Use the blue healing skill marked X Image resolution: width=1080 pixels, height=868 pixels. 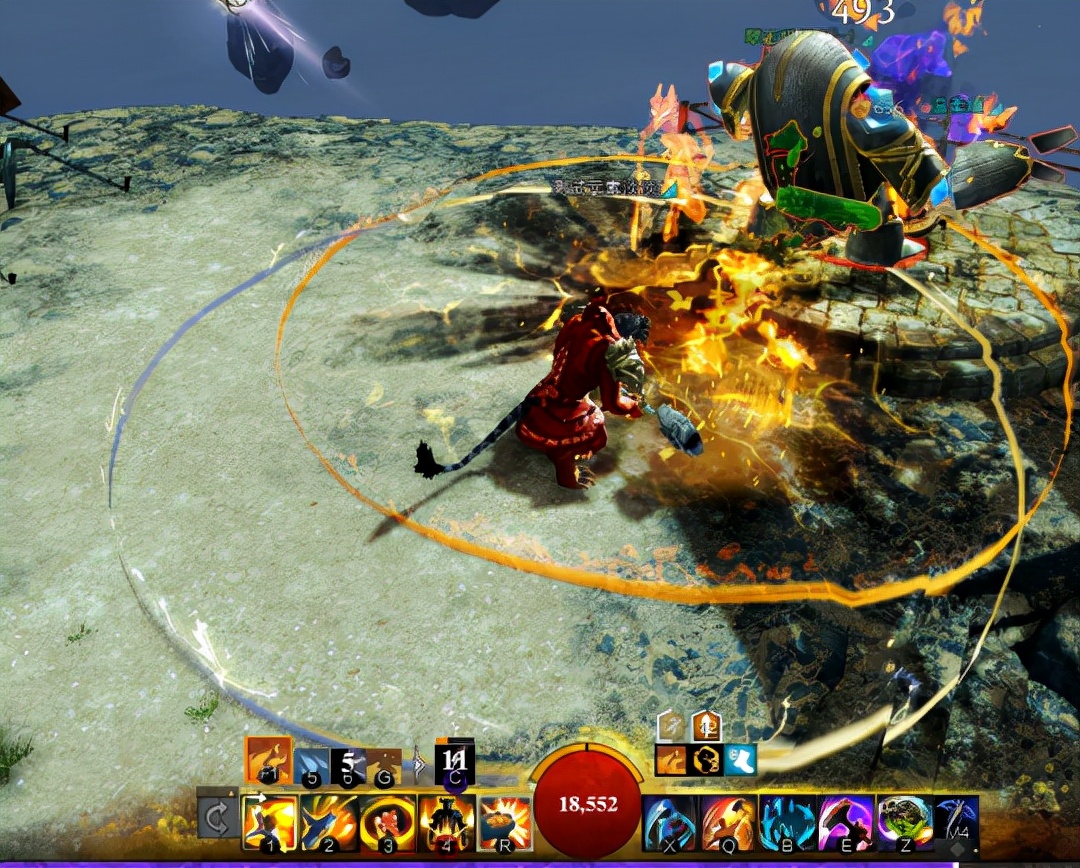pos(670,822)
